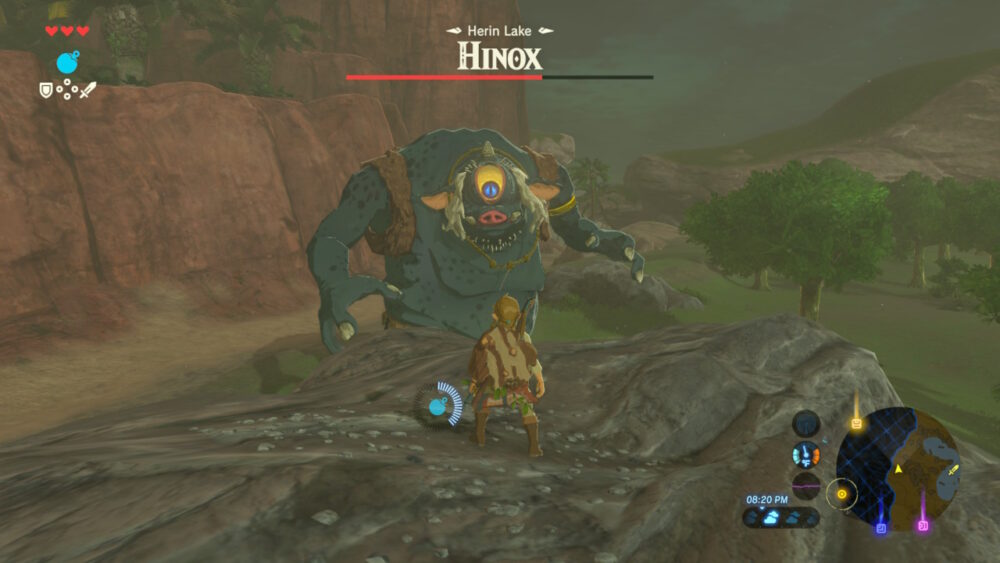Click the noise level meter icon
The height and width of the screenshot is (563, 1000).
tap(806, 487)
